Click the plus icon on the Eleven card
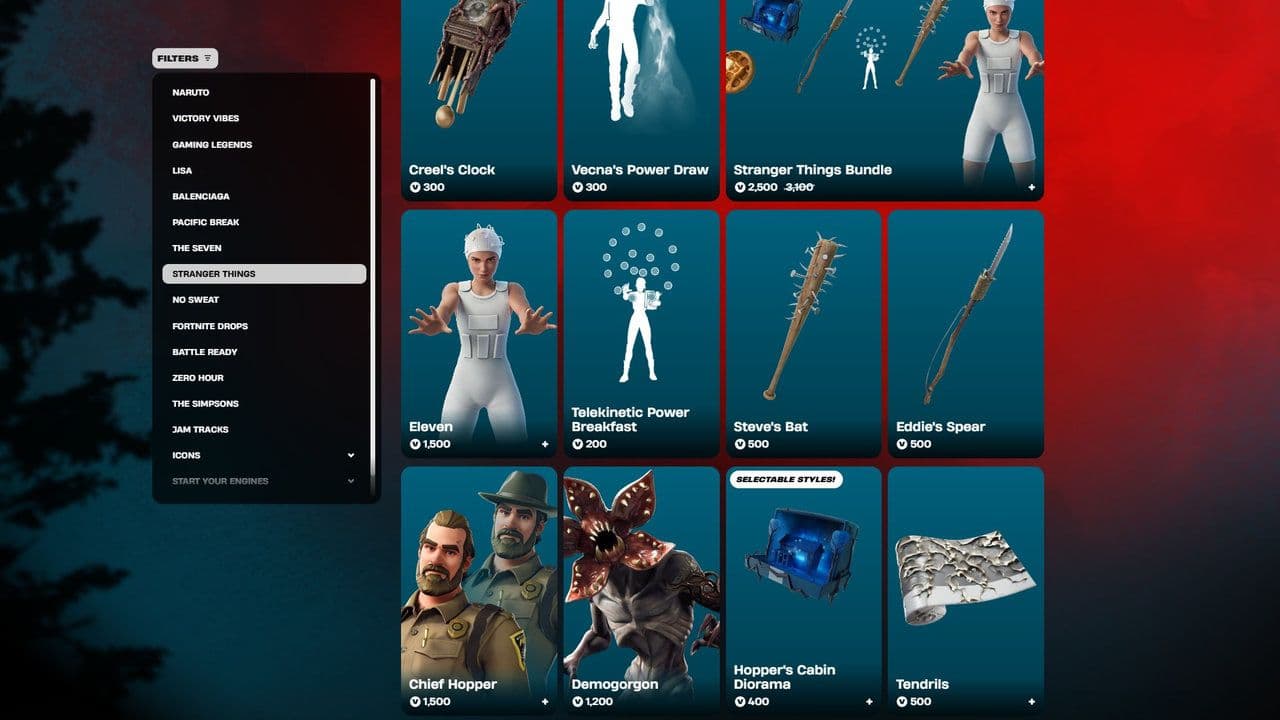Viewport: 1280px width, 720px height. point(545,444)
